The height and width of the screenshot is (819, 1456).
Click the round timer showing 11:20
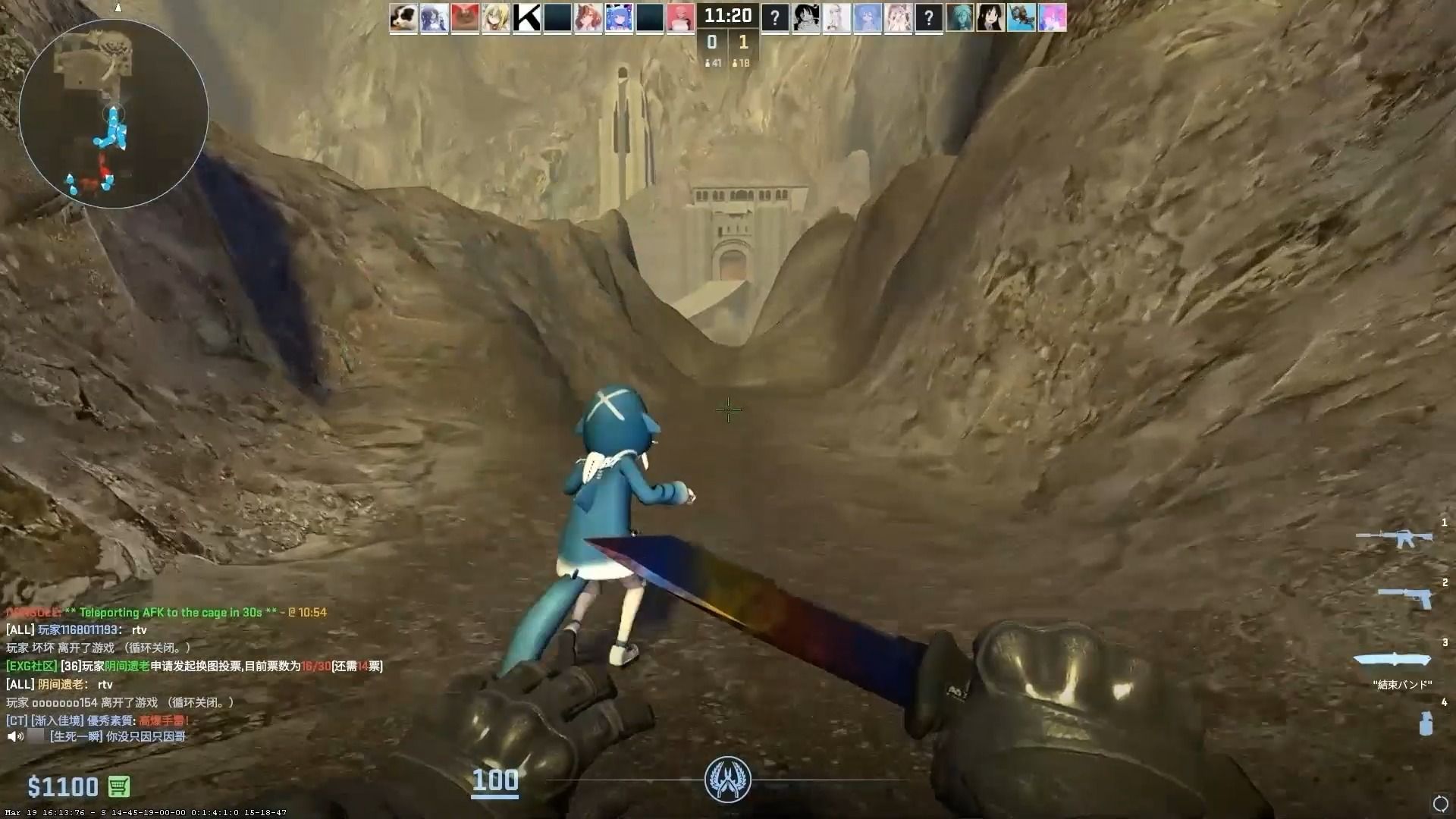point(727,14)
